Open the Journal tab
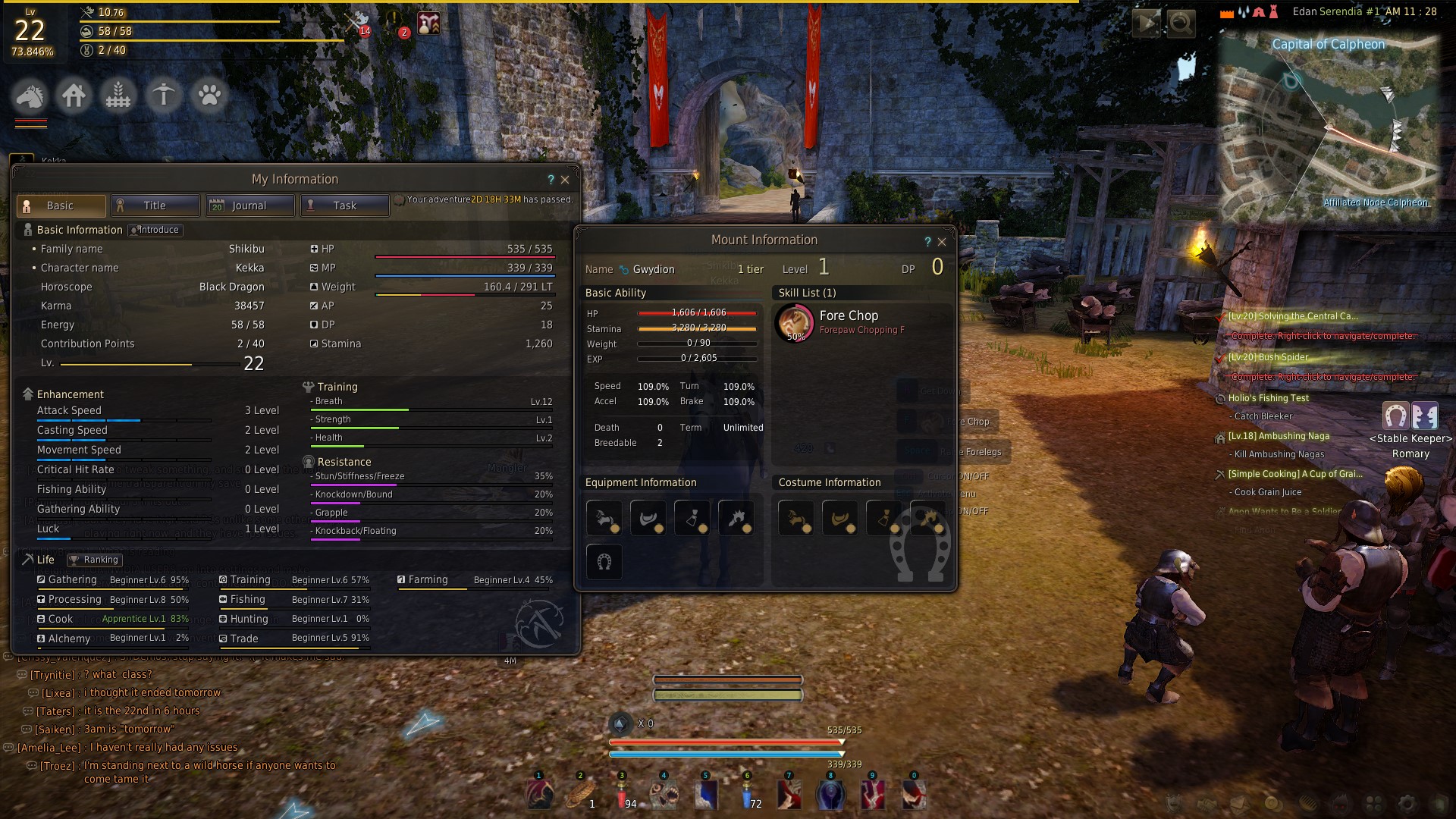1456x819 pixels. pos(249,206)
